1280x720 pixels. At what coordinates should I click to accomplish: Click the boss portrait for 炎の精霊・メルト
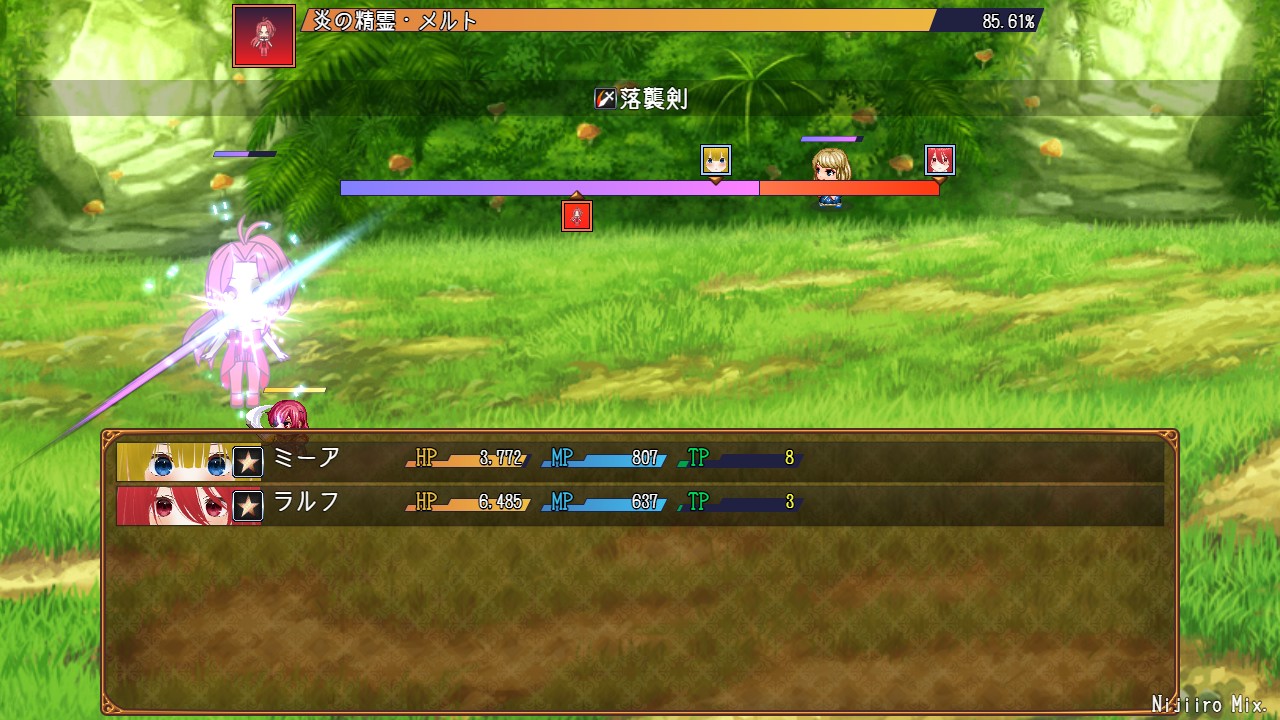[264, 36]
